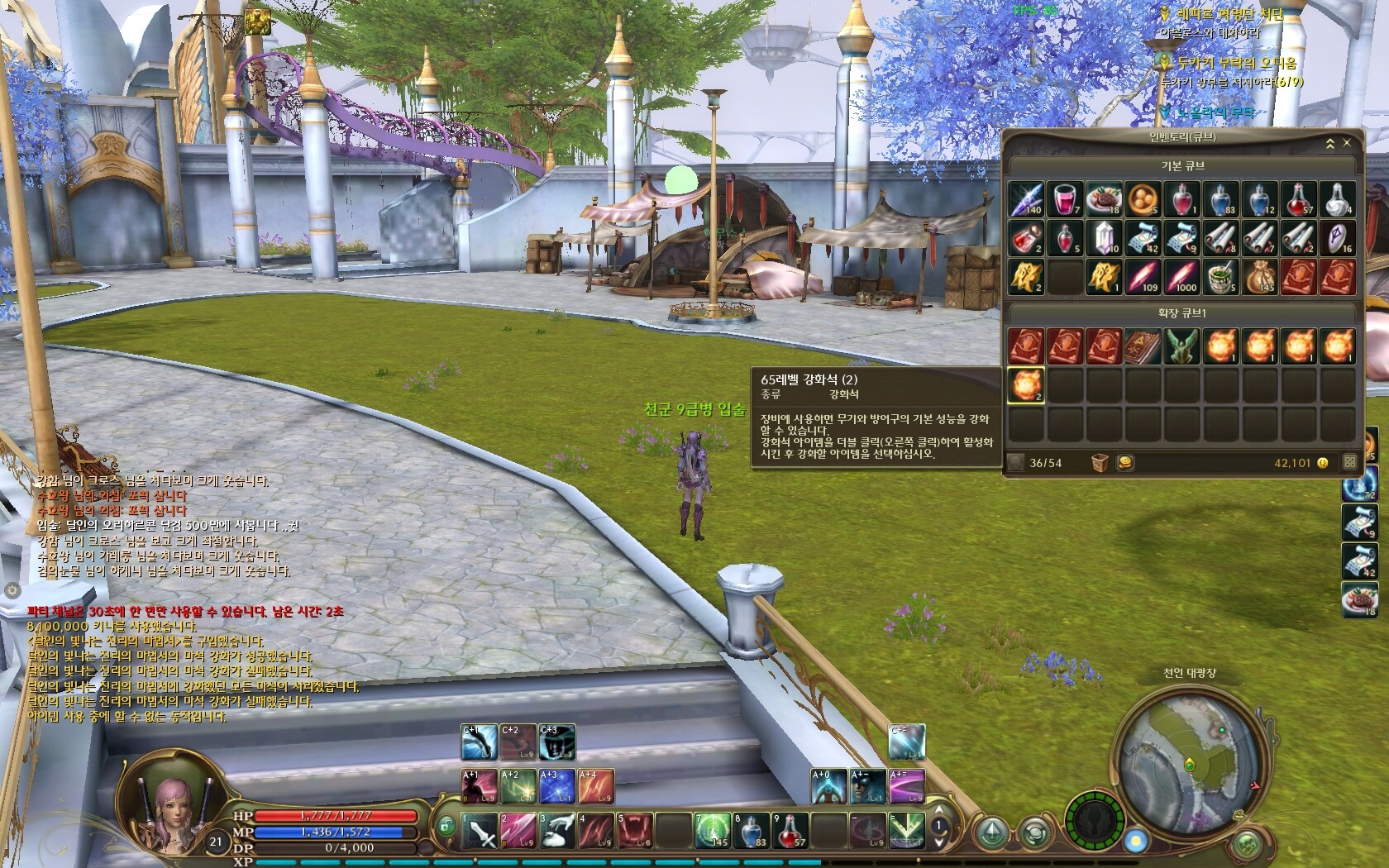
Task: Toggle the quickbar lock icon
Action: point(446,825)
